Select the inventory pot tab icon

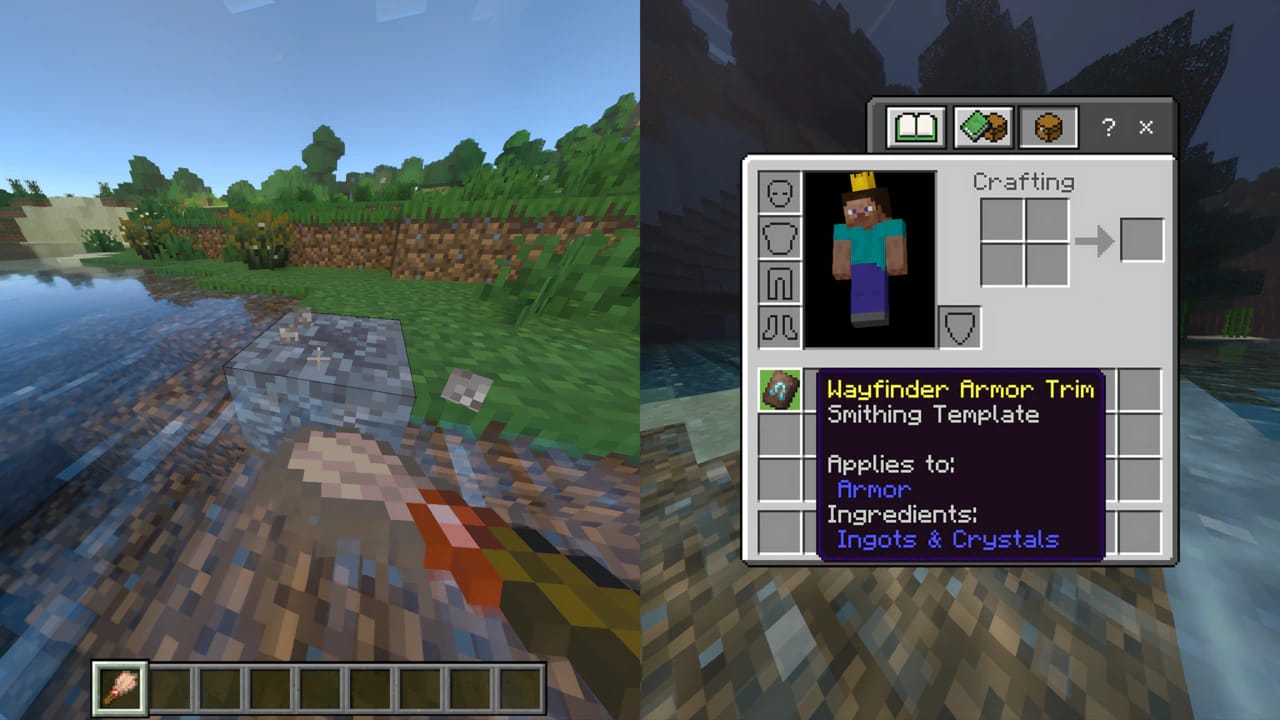(1046, 126)
